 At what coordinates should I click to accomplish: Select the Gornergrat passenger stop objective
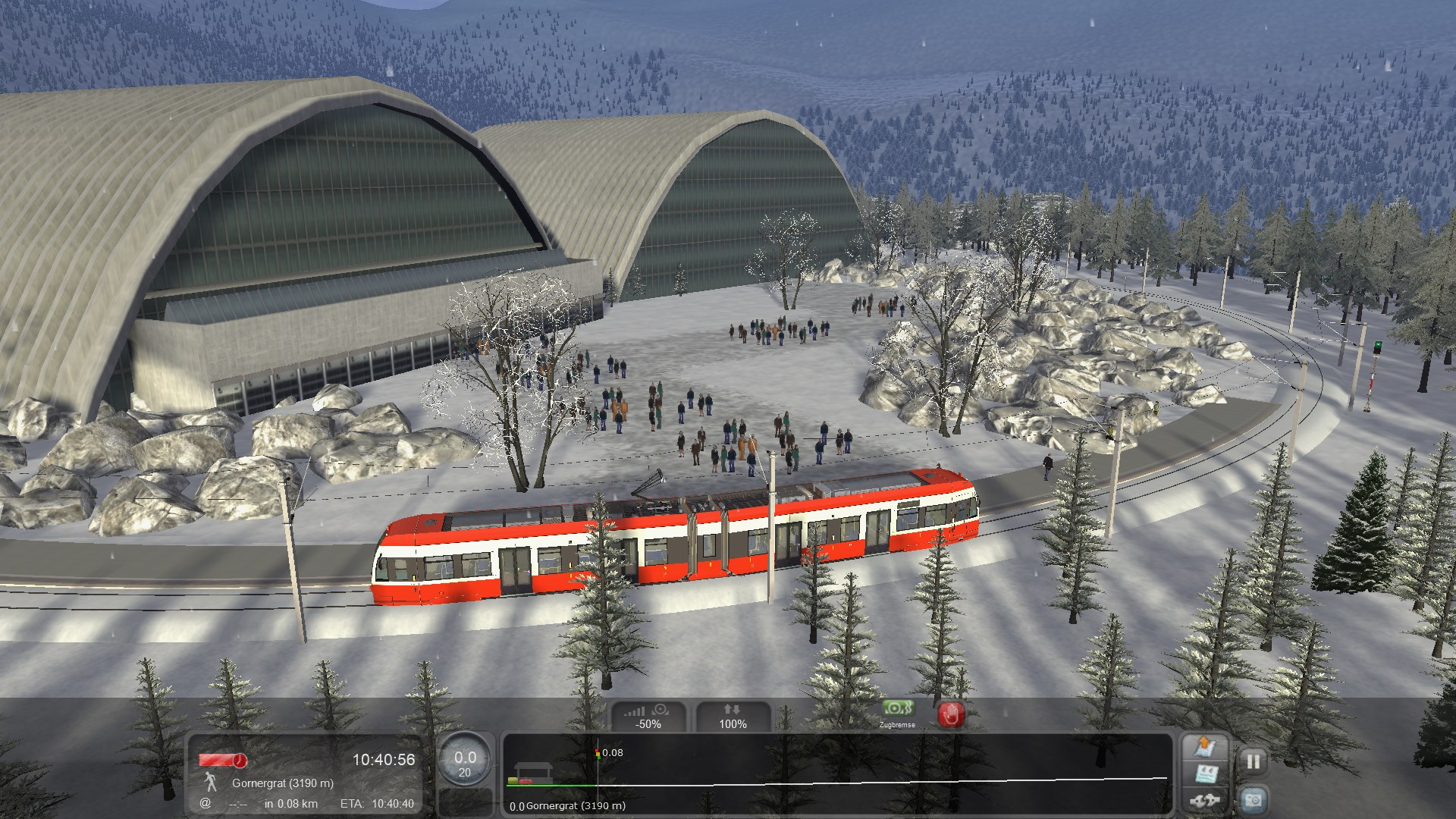tap(282, 783)
